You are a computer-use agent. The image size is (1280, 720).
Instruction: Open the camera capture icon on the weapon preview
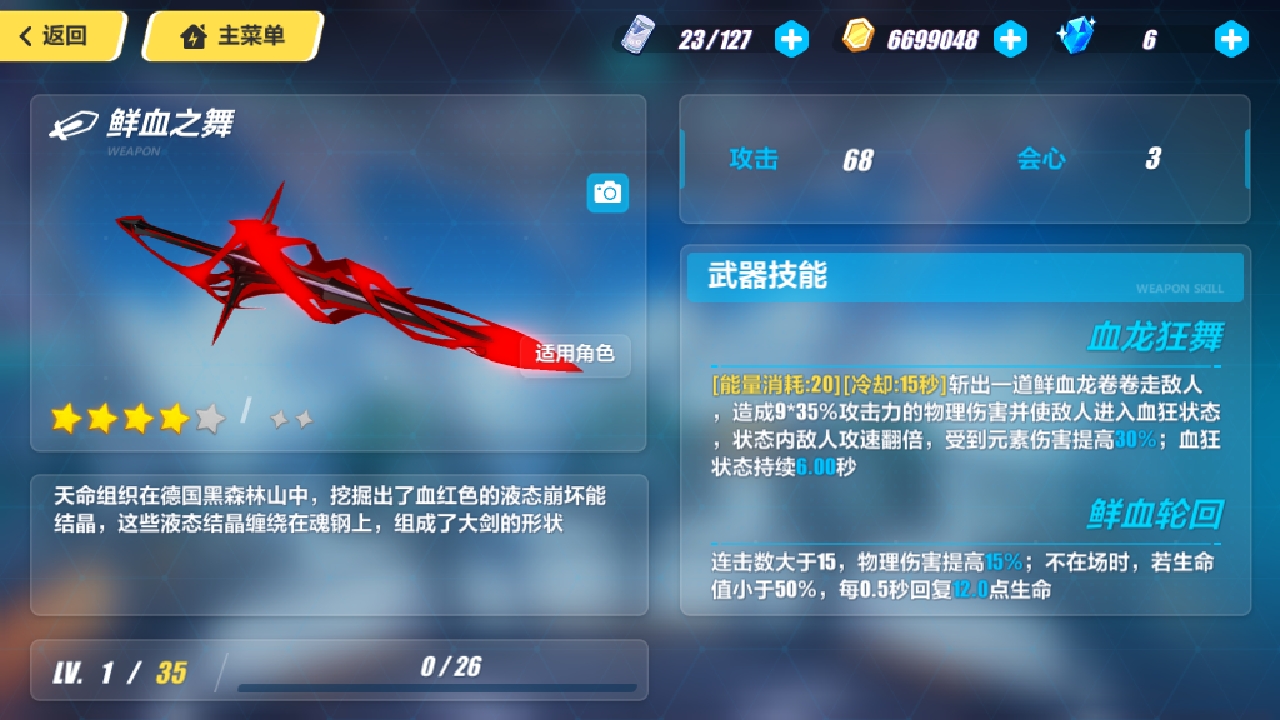(607, 193)
